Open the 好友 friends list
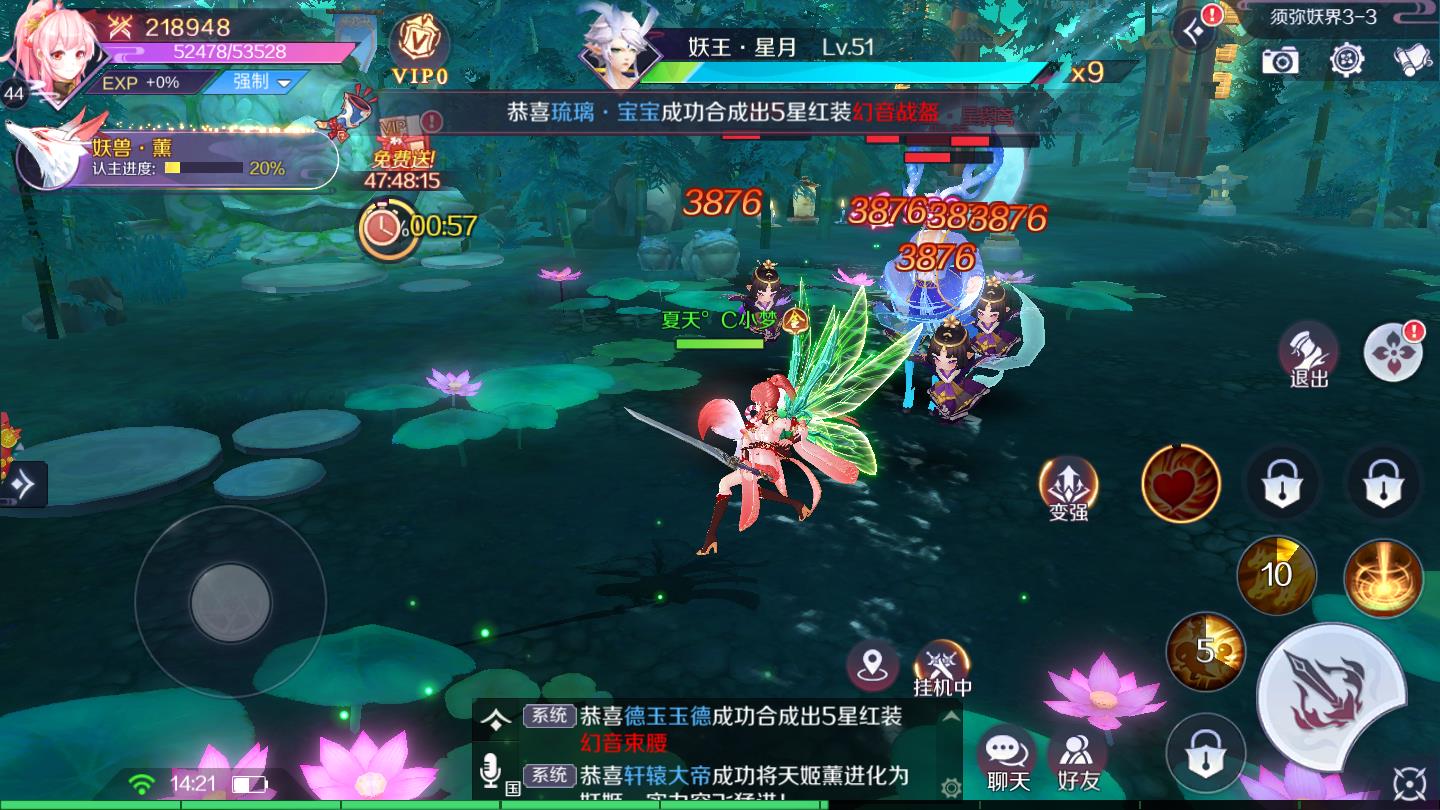 click(1078, 759)
